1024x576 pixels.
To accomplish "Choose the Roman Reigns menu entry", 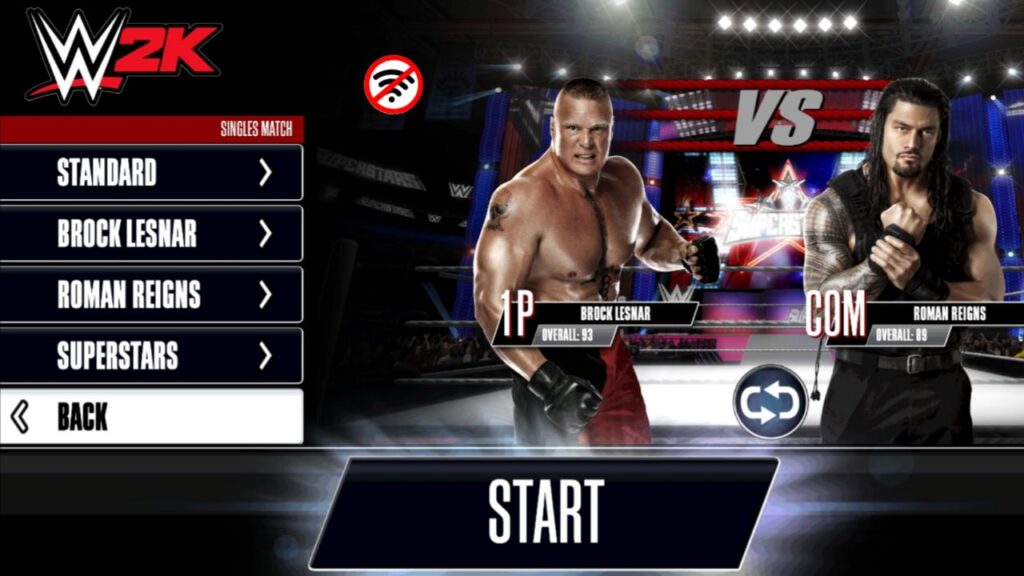I will coord(152,294).
